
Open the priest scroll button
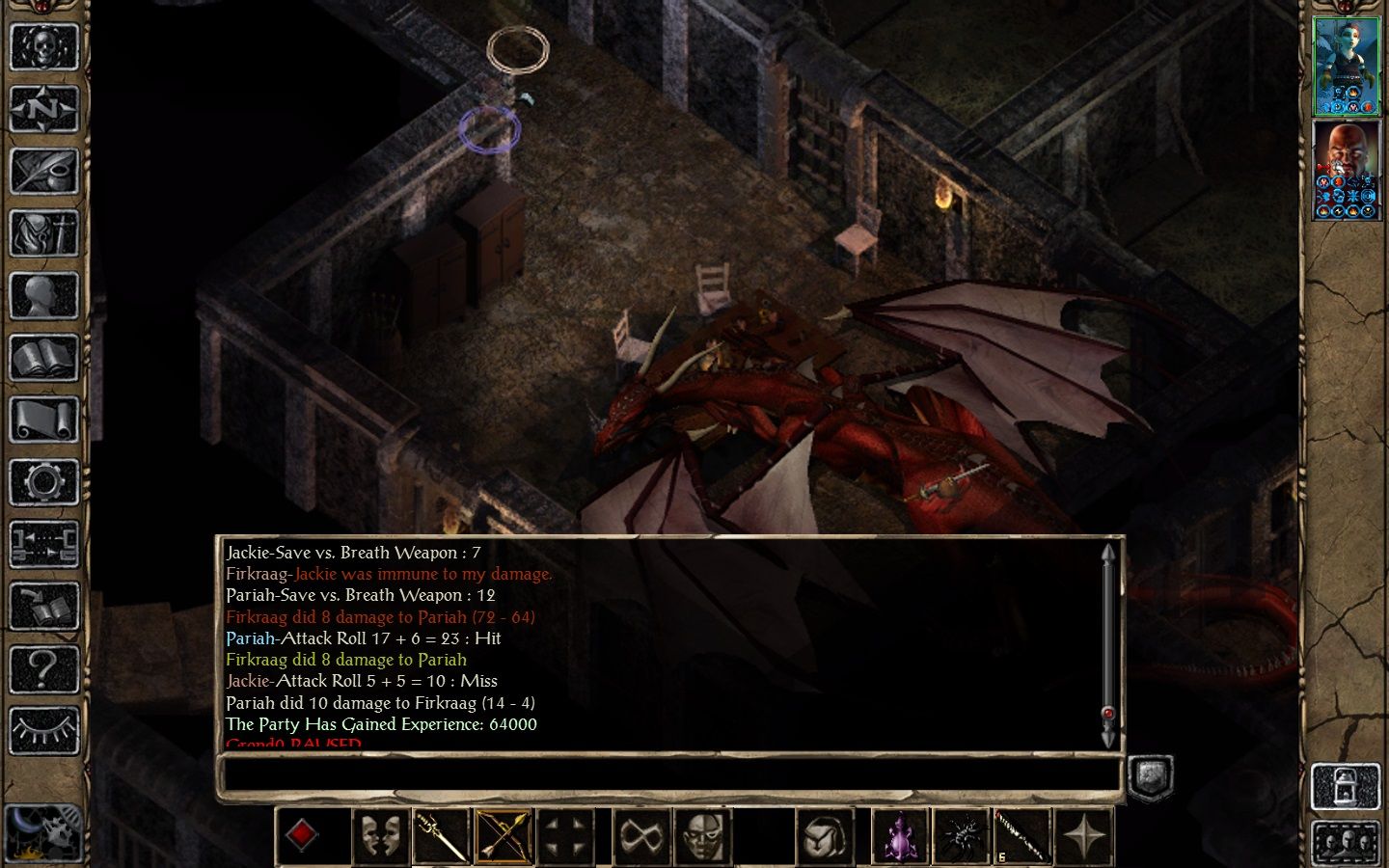coord(43,420)
